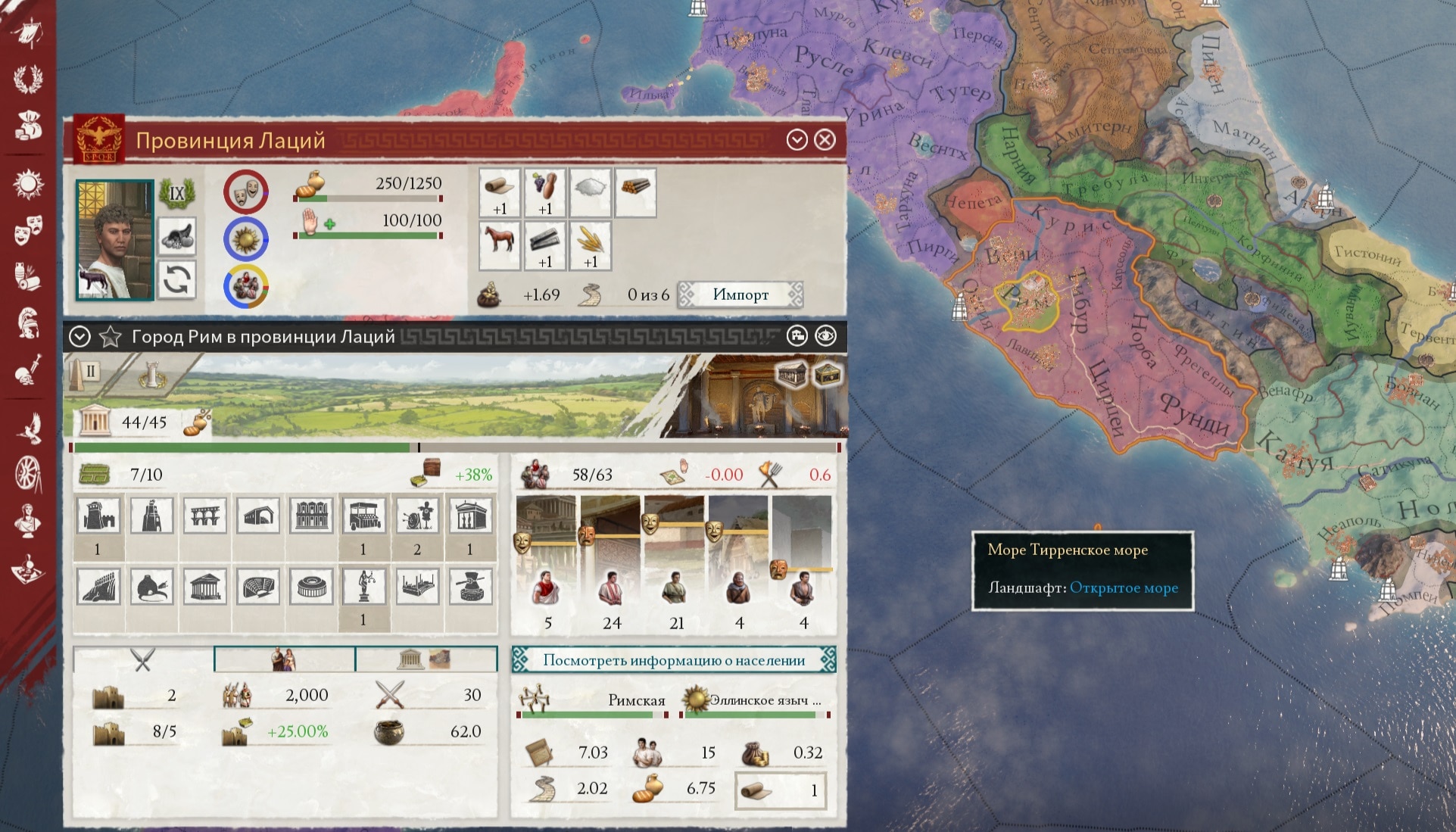Select the aqueduct building slot
Viewport: 1456px width, 832px height.
204,516
